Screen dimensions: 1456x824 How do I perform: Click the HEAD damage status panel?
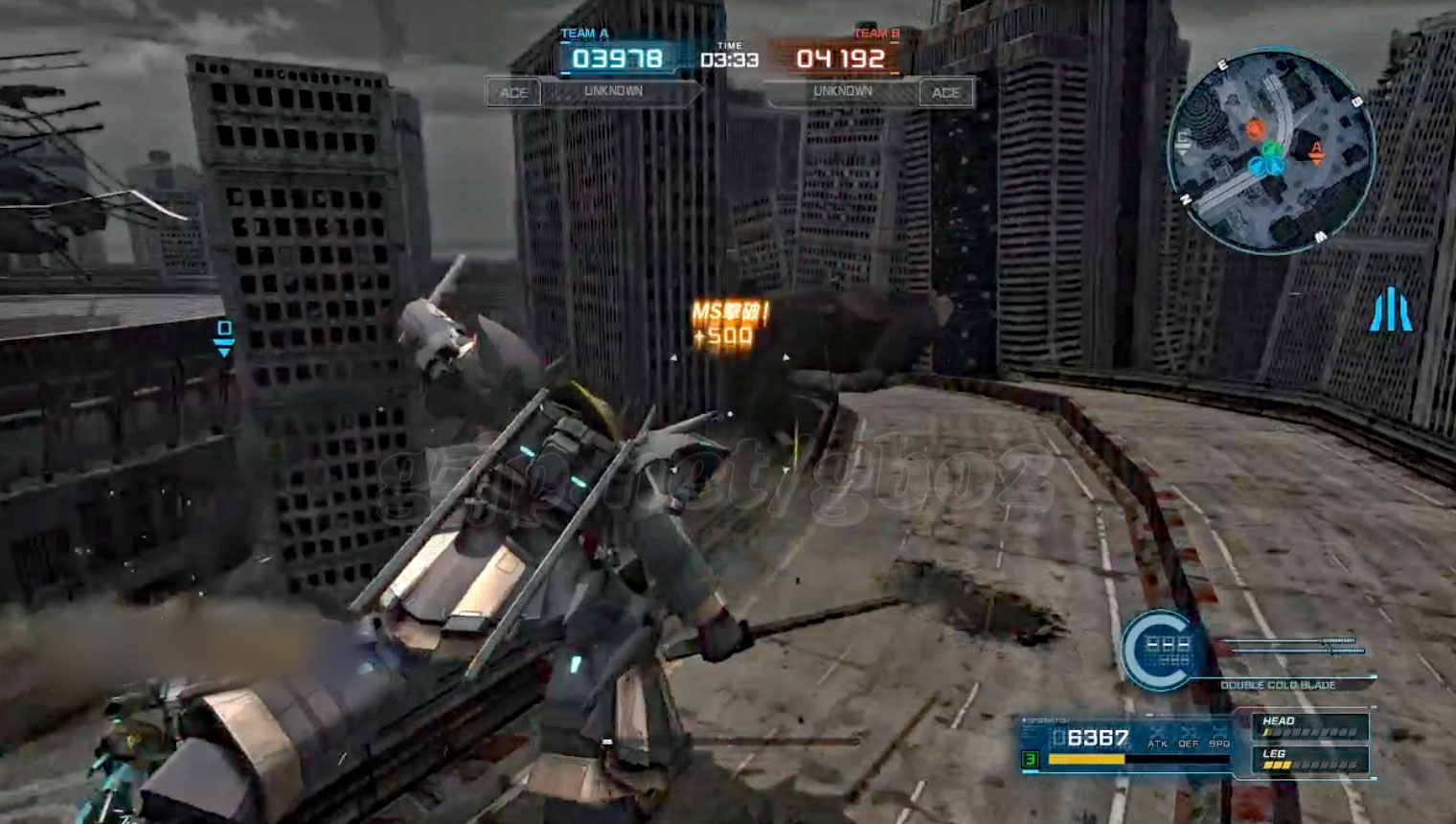[x=1308, y=726]
